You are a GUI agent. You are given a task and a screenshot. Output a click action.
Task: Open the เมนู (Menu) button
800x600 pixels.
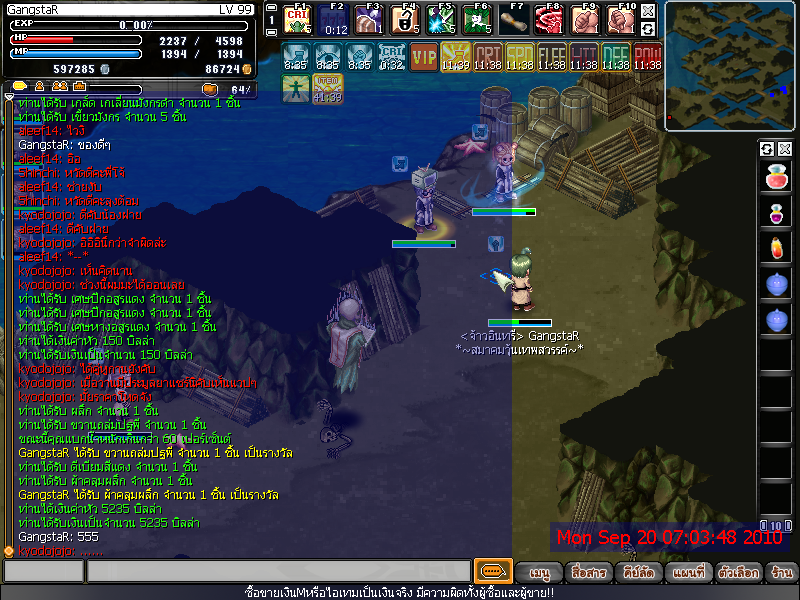(x=539, y=573)
